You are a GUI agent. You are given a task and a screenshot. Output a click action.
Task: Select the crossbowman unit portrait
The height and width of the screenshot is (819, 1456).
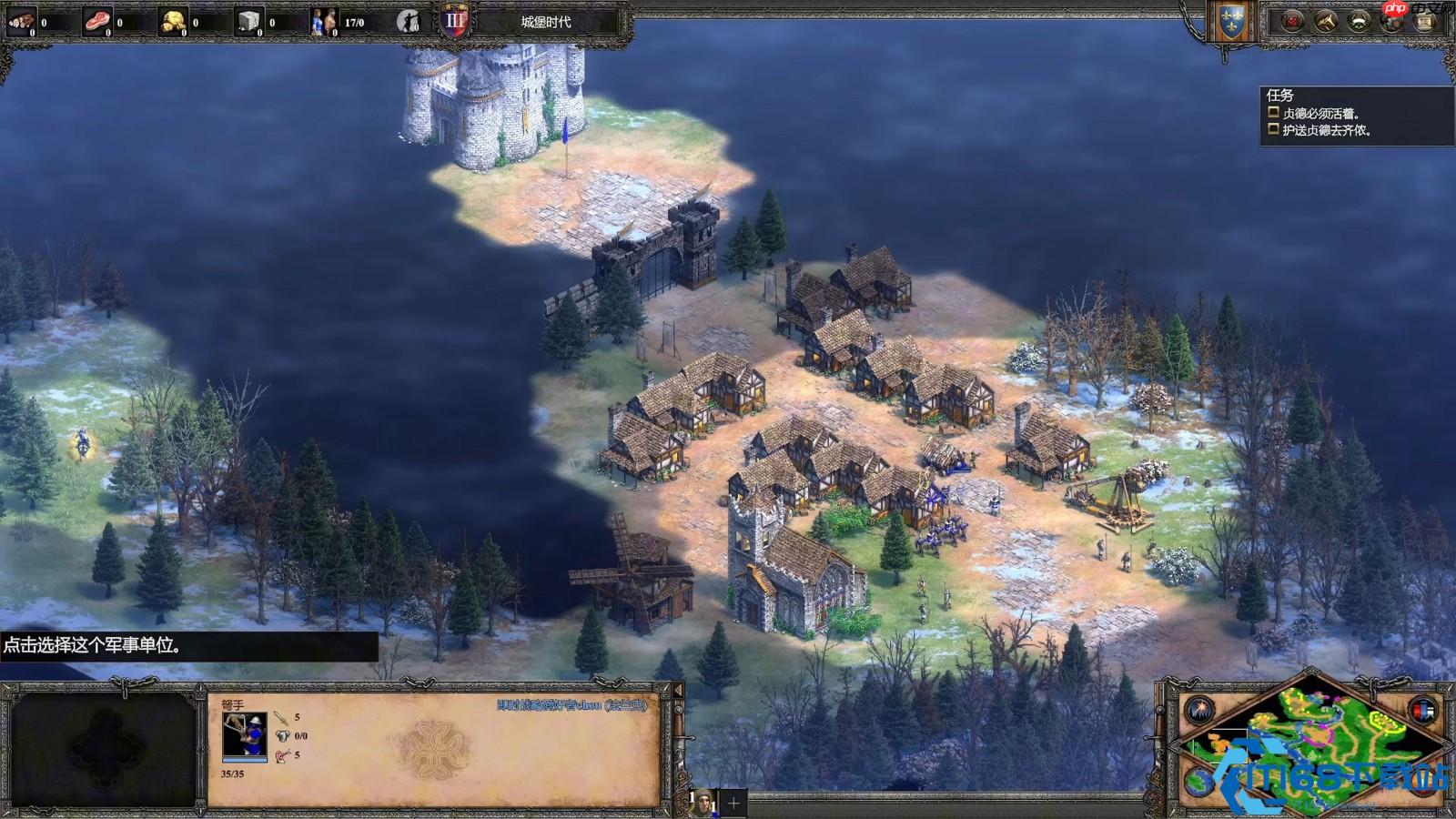(x=245, y=735)
